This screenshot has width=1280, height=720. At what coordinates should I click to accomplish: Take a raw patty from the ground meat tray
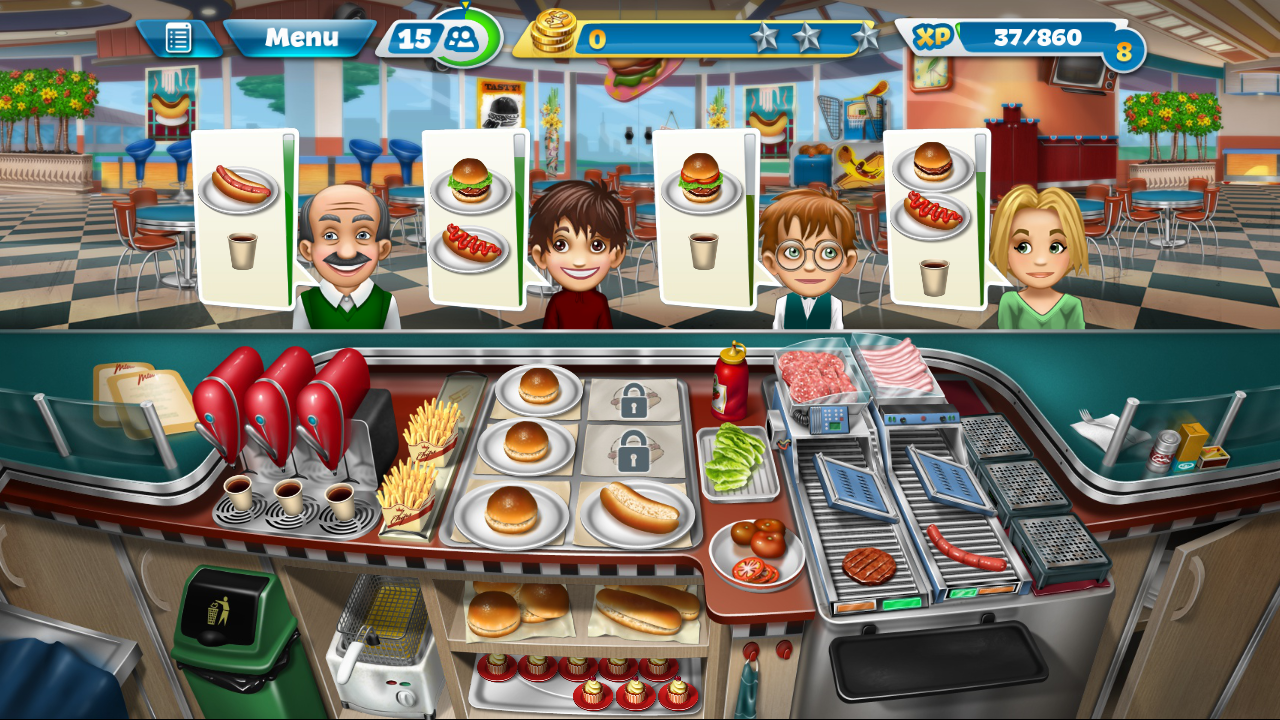click(817, 374)
